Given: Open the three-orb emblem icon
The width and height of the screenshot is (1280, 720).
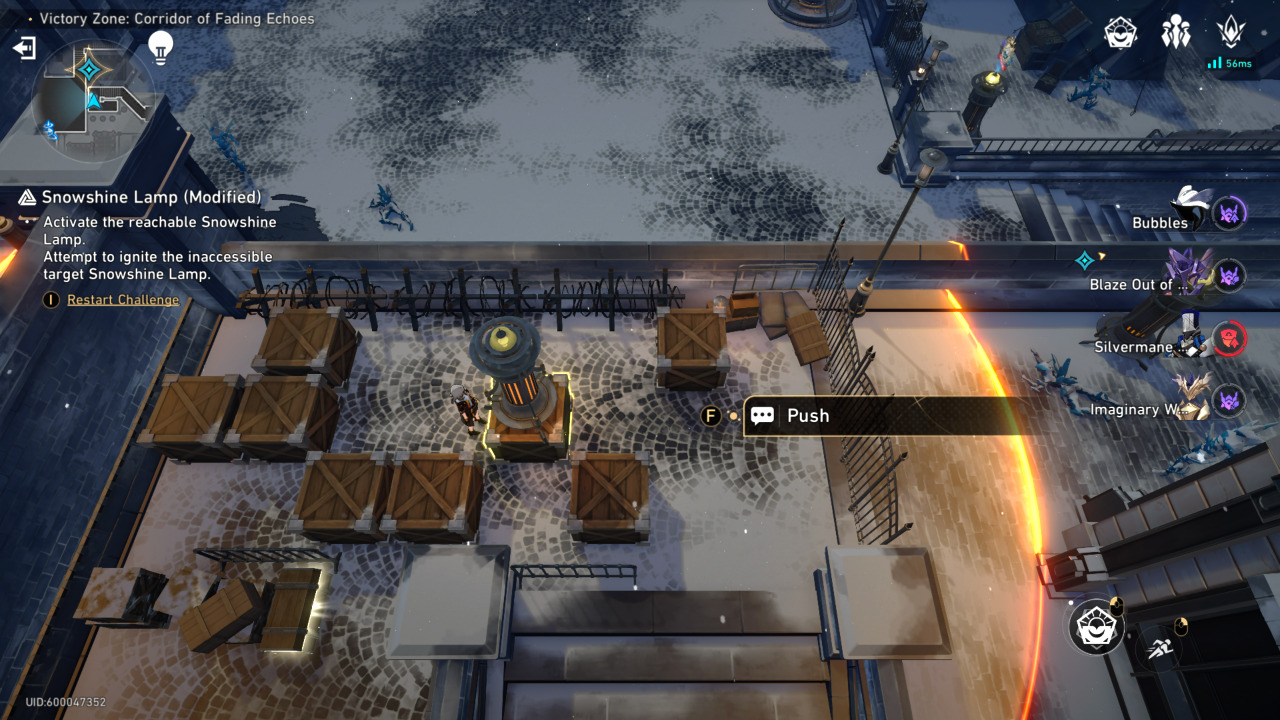Looking at the screenshot, I should [1176, 33].
